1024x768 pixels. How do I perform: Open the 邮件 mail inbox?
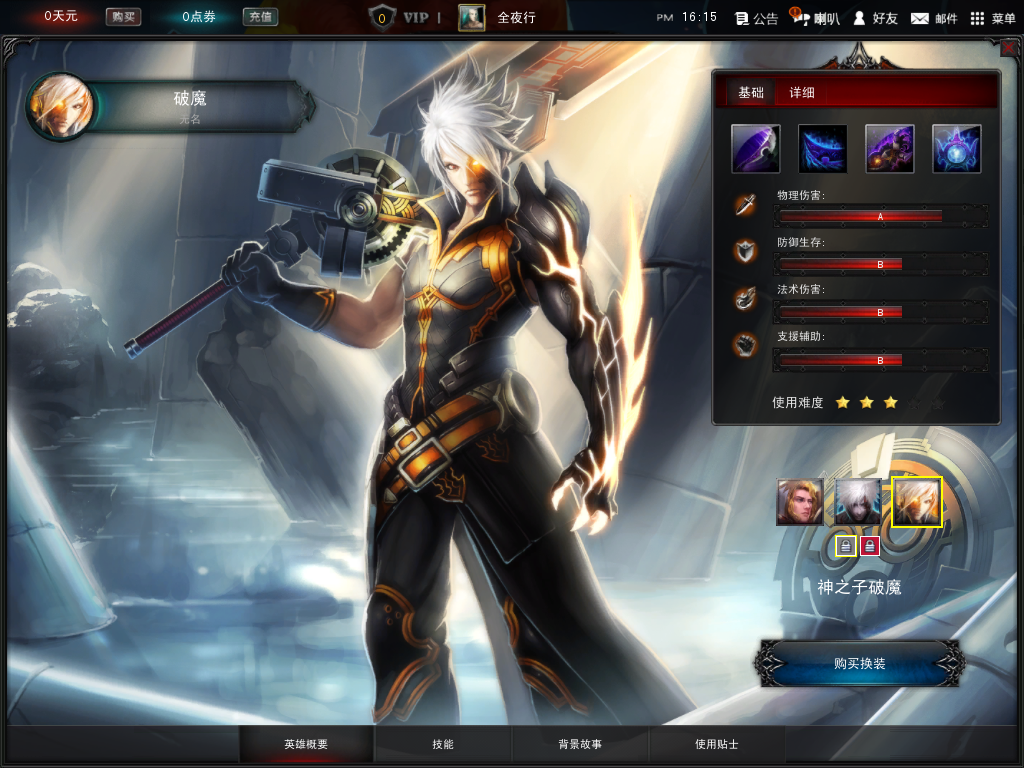point(934,18)
